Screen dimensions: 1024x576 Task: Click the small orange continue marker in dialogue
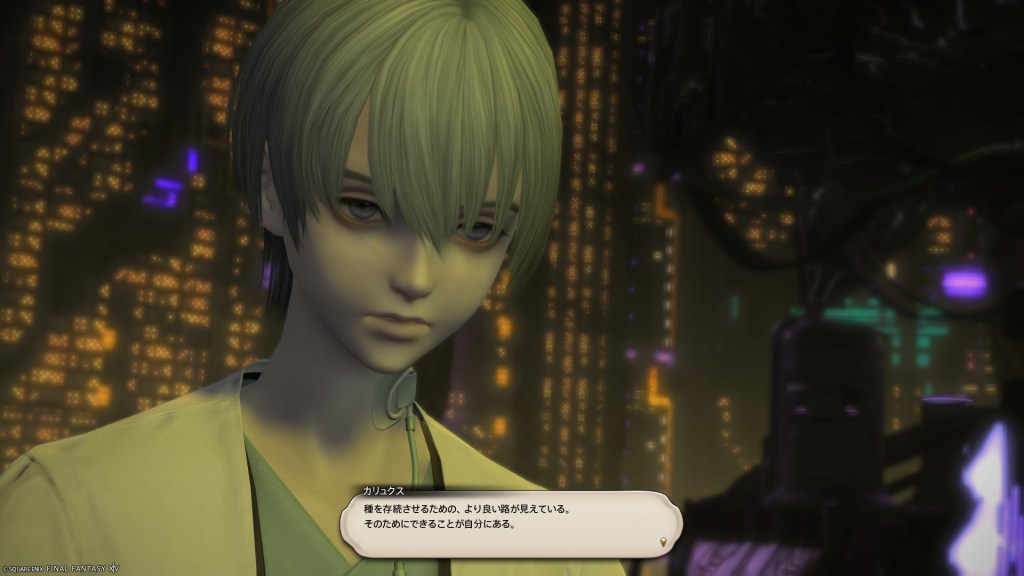[x=663, y=542]
